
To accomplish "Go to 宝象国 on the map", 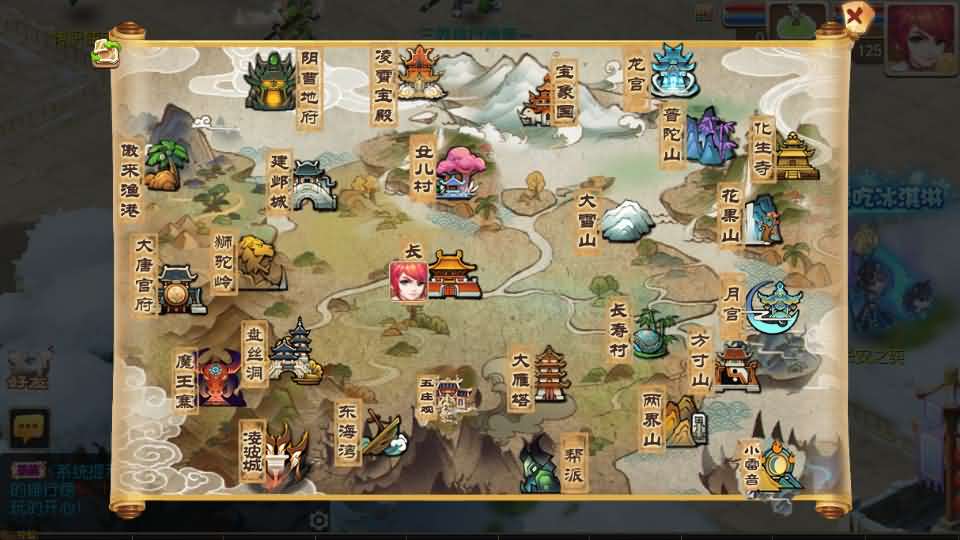I will (543, 97).
